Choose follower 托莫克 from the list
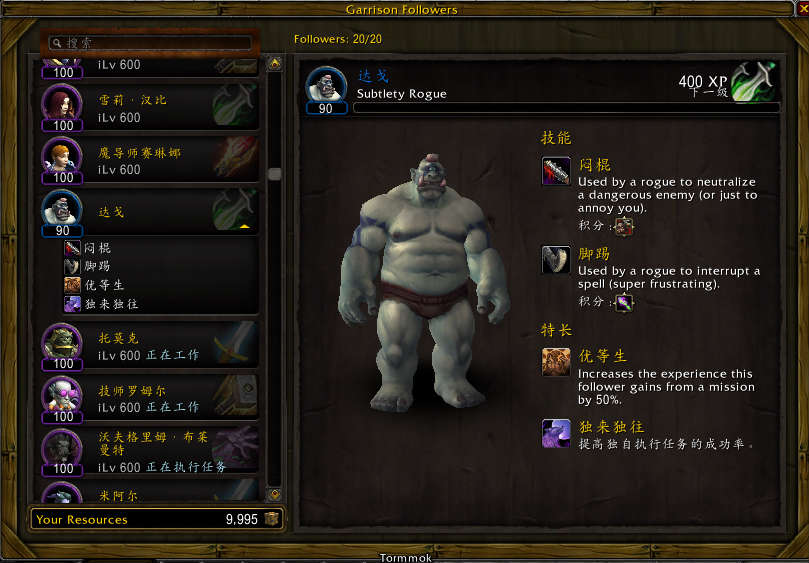The height and width of the screenshot is (563, 809). (150, 346)
